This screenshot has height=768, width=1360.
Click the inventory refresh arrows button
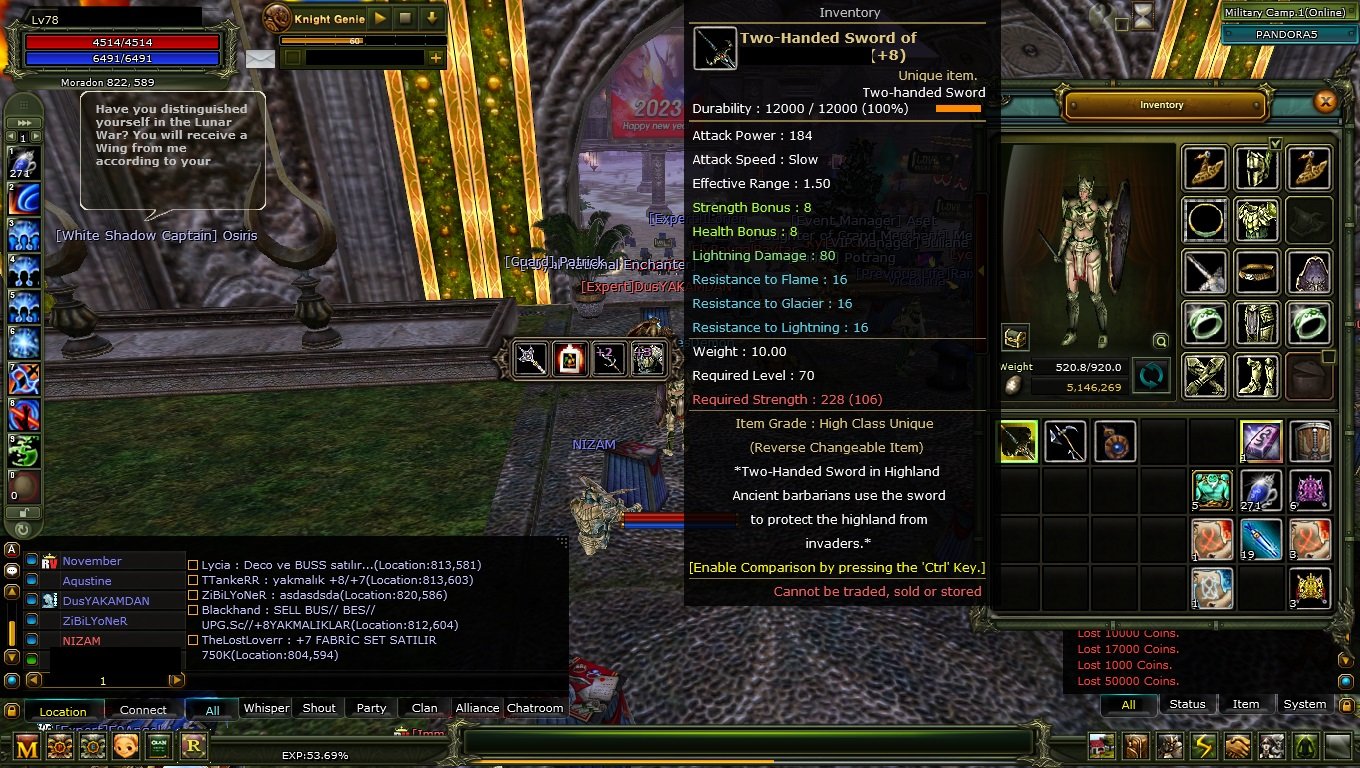tap(1151, 376)
